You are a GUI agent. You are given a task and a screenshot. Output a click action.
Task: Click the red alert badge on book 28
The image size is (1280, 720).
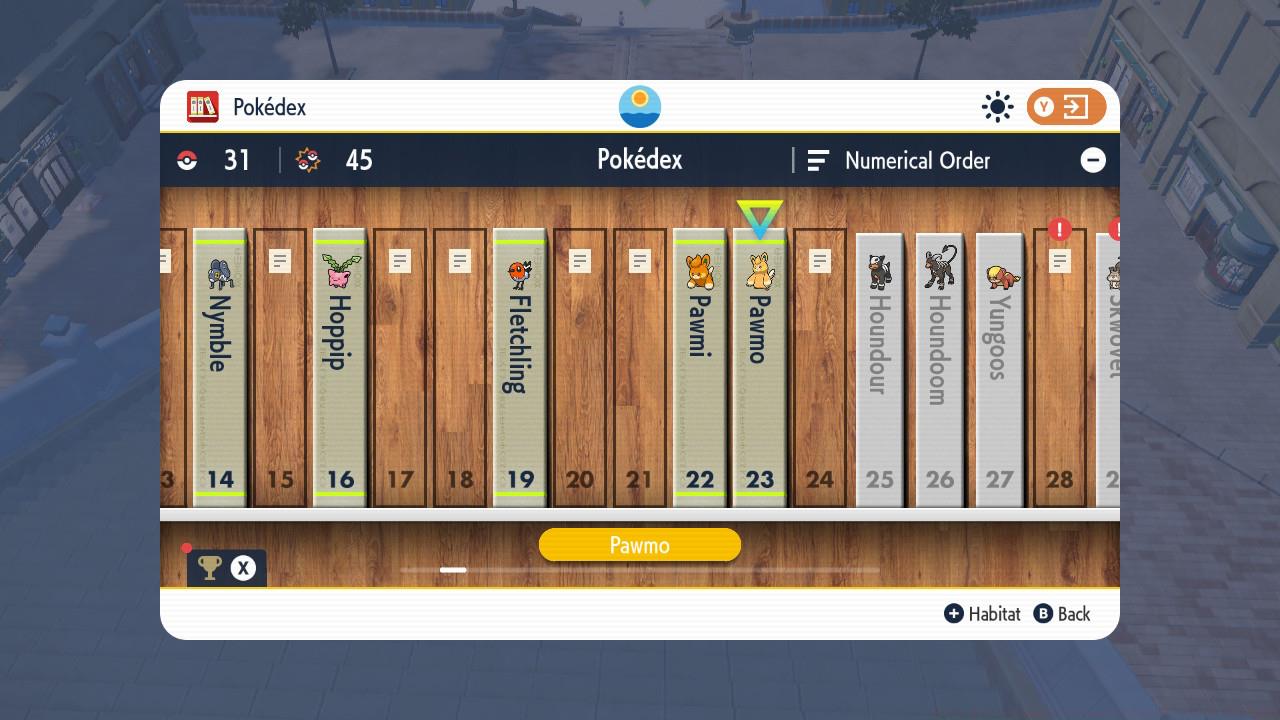pyautogui.click(x=1058, y=228)
